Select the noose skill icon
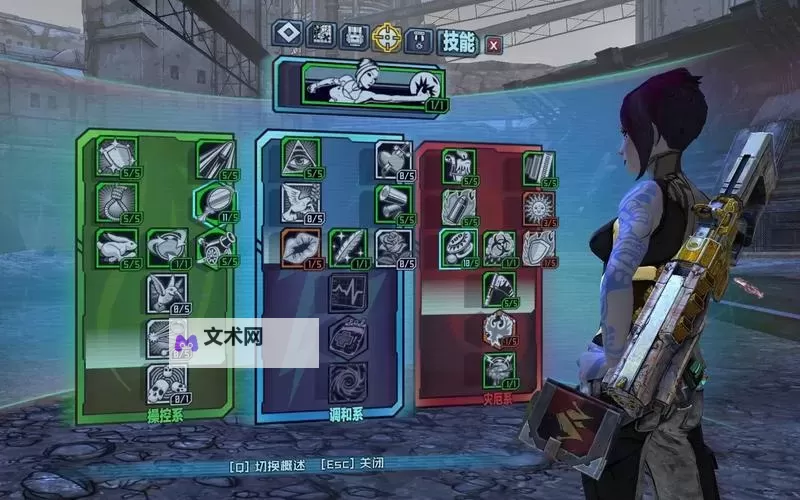This screenshot has width=800, height=500. pyautogui.click(x=114, y=200)
